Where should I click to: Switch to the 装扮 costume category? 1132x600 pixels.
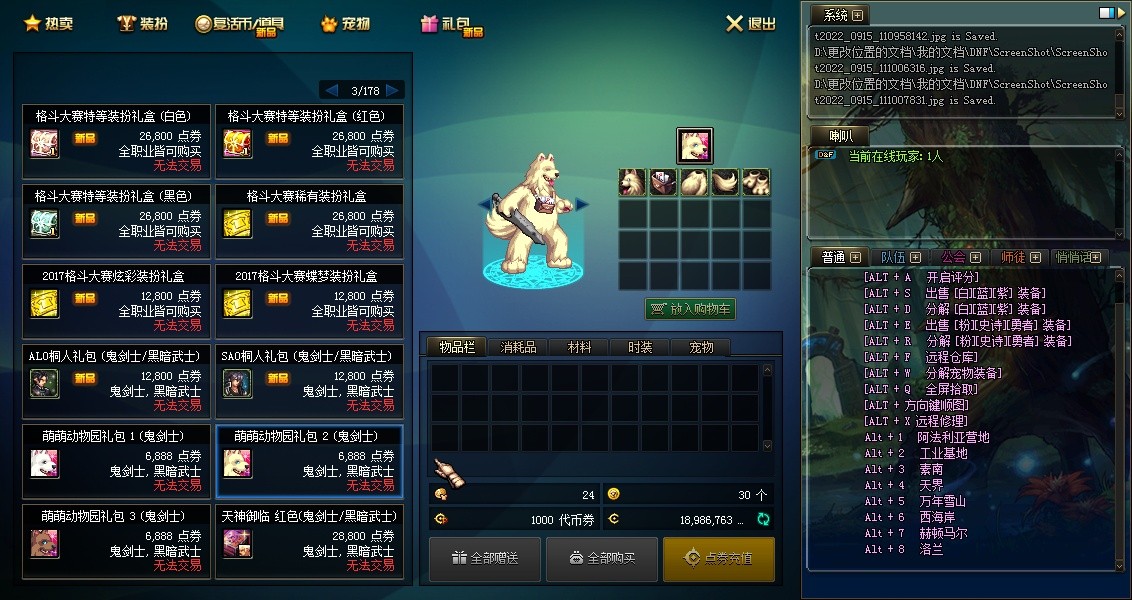click(142, 23)
